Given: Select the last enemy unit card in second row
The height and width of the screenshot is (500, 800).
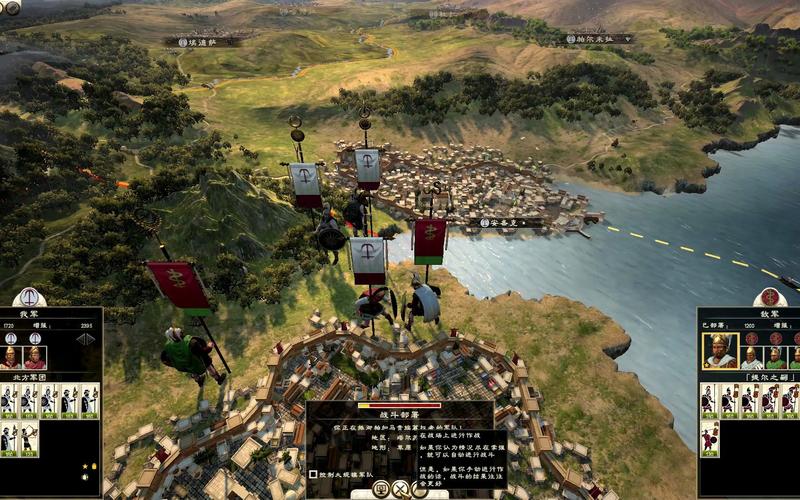Looking at the screenshot, I should (x=710, y=439).
